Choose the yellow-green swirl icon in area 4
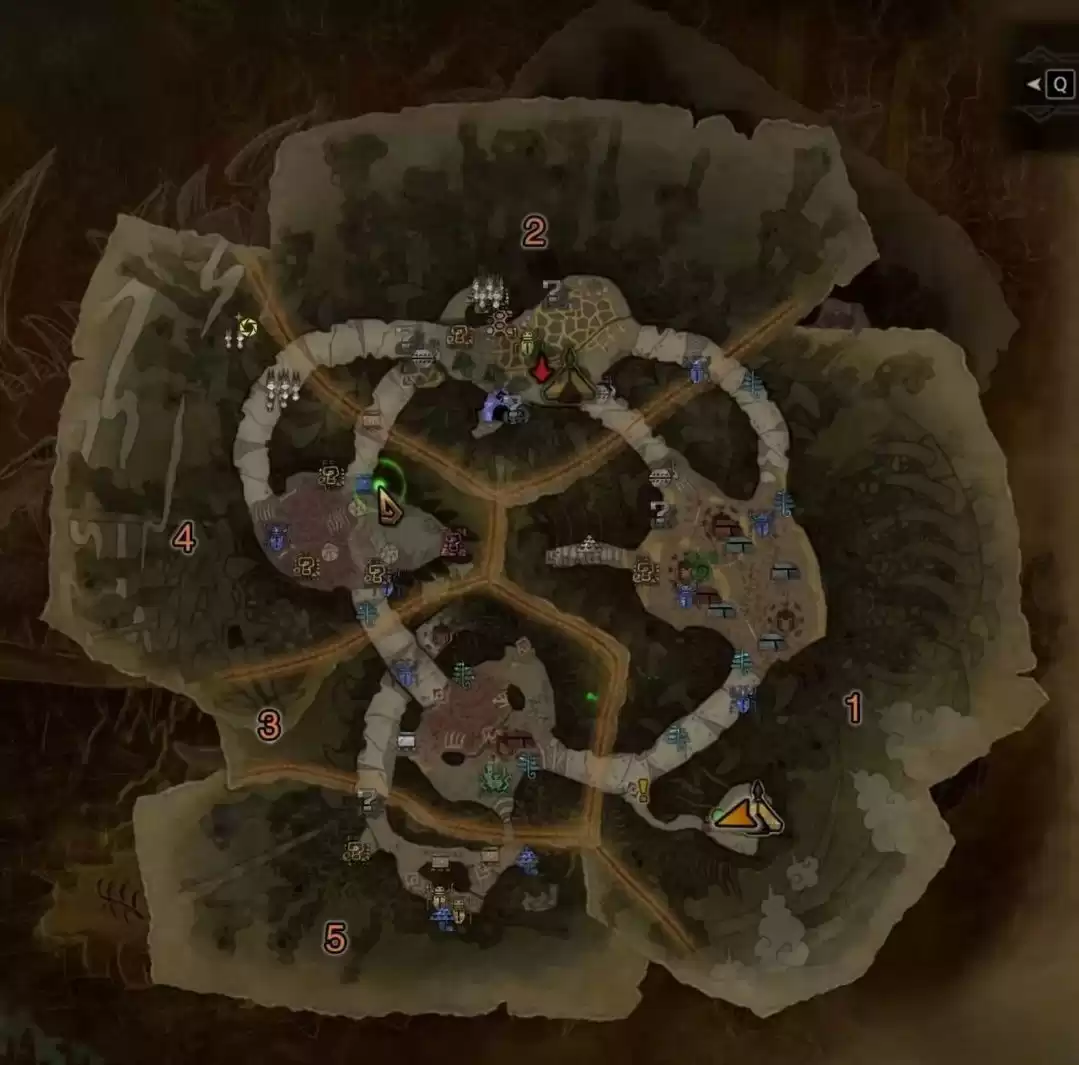1079x1065 pixels. (x=248, y=327)
